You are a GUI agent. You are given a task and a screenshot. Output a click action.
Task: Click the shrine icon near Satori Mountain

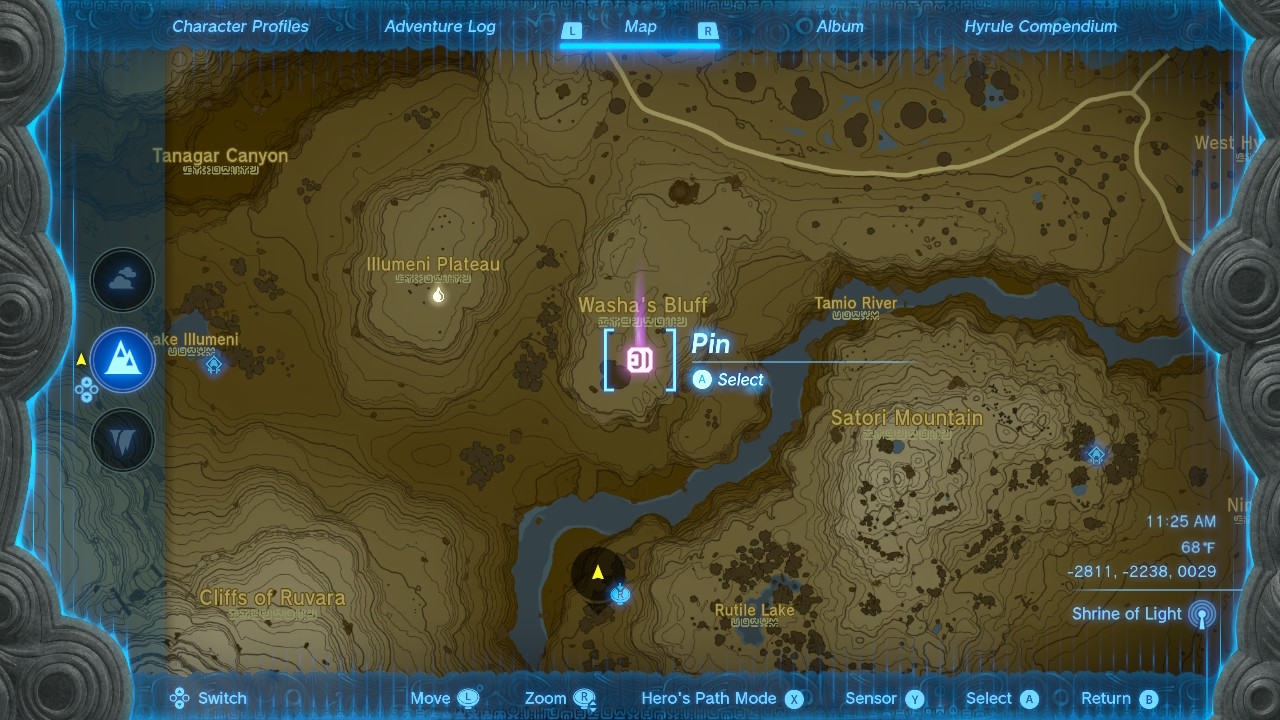pyautogui.click(x=1096, y=454)
